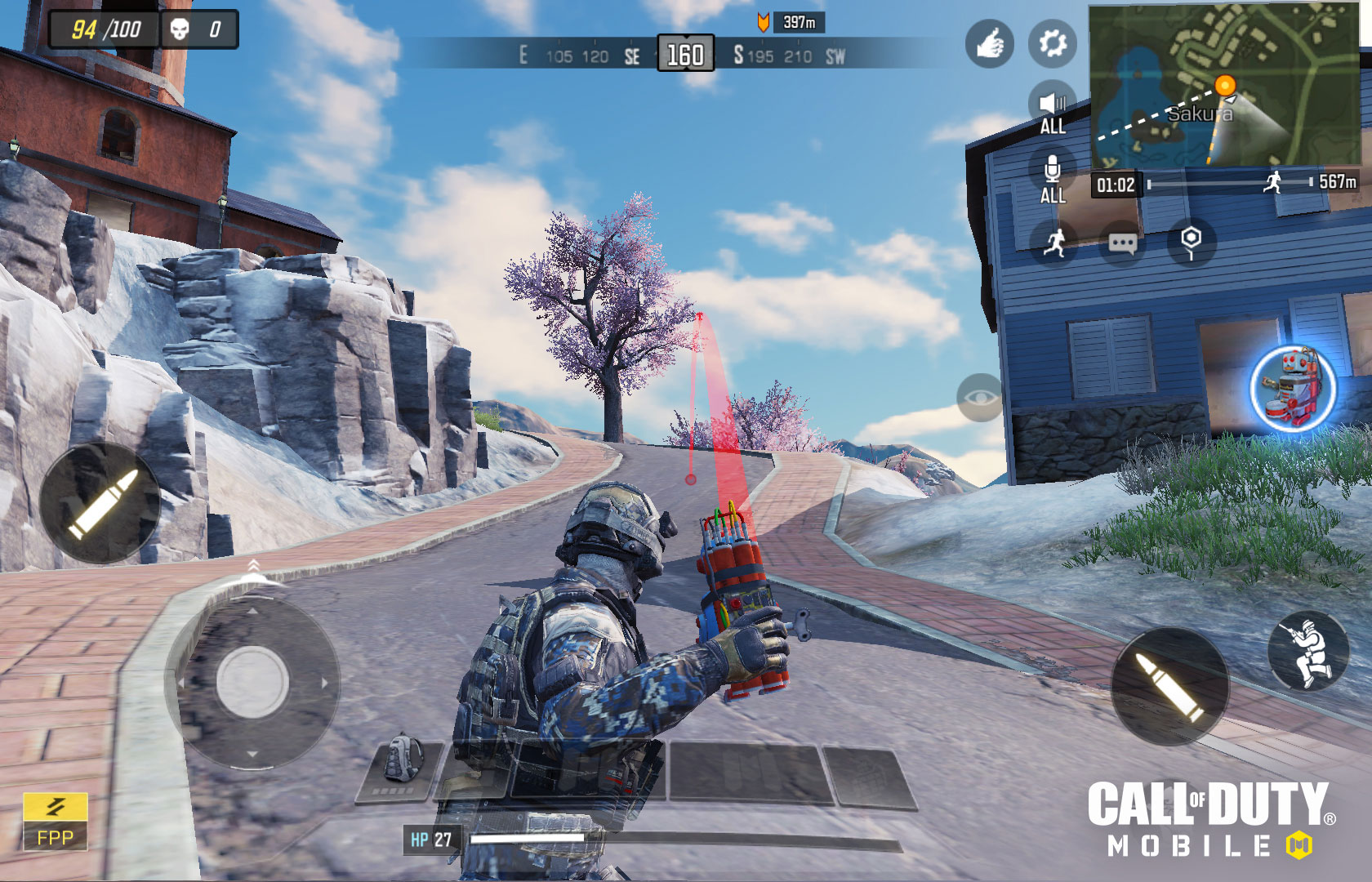
Task: Tap the lightning quick-action icon above FPP
Action: [56, 805]
